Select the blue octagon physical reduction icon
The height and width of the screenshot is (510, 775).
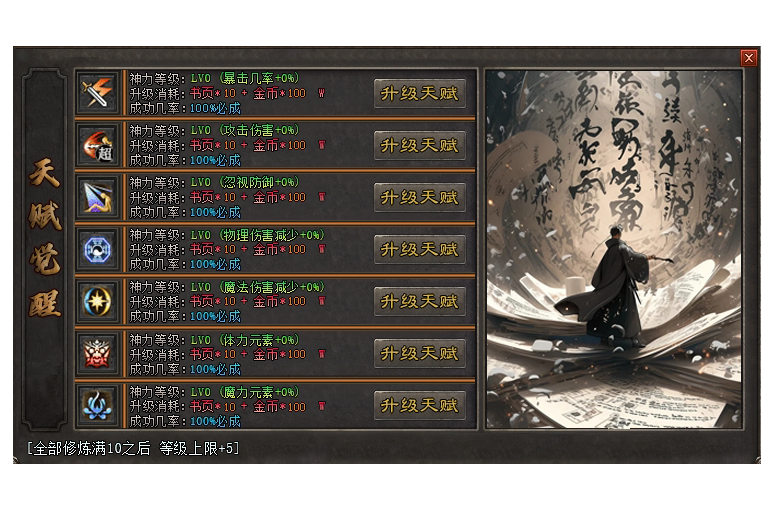pyautogui.click(x=99, y=250)
